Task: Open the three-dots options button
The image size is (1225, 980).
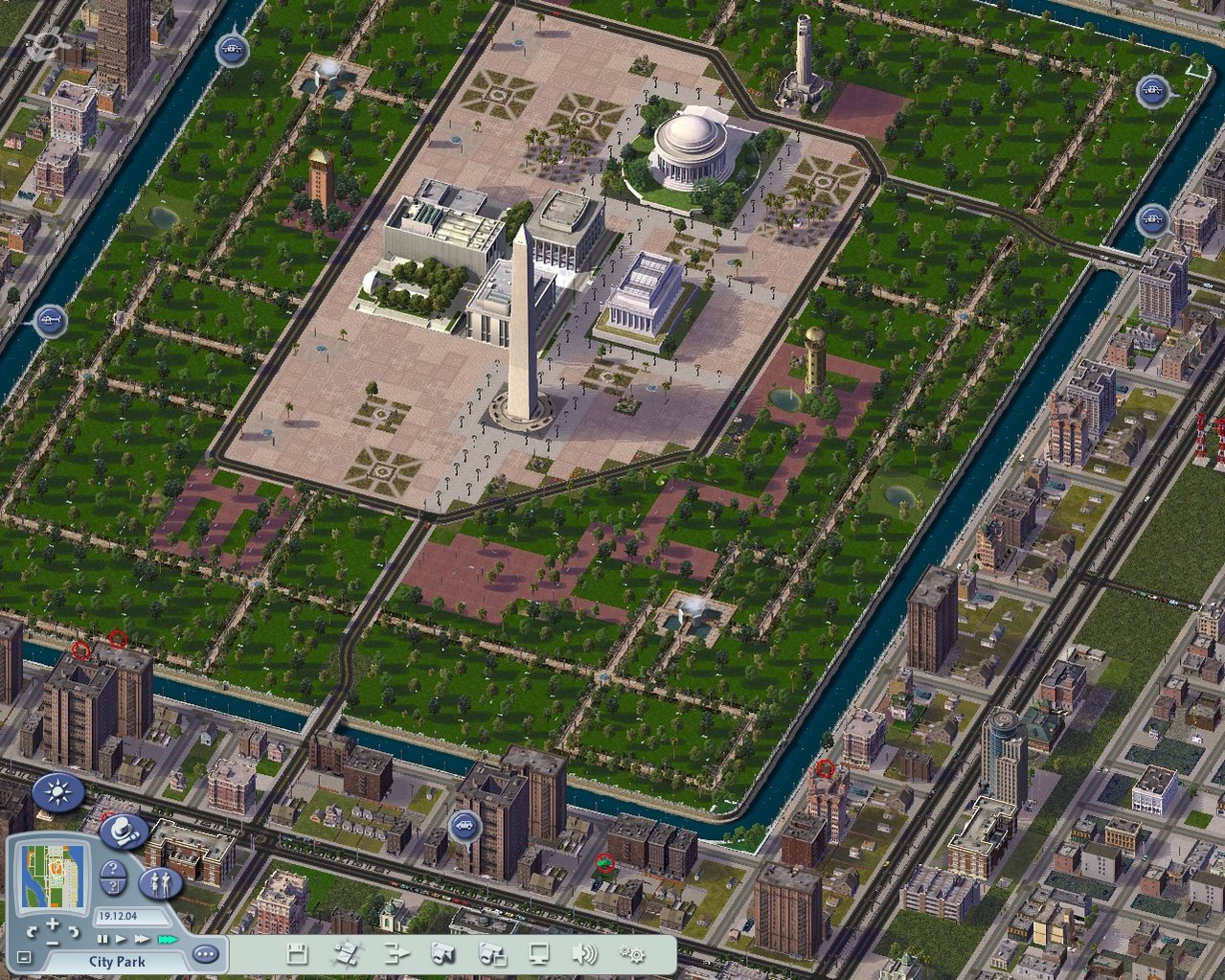Action: click(205, 954)
